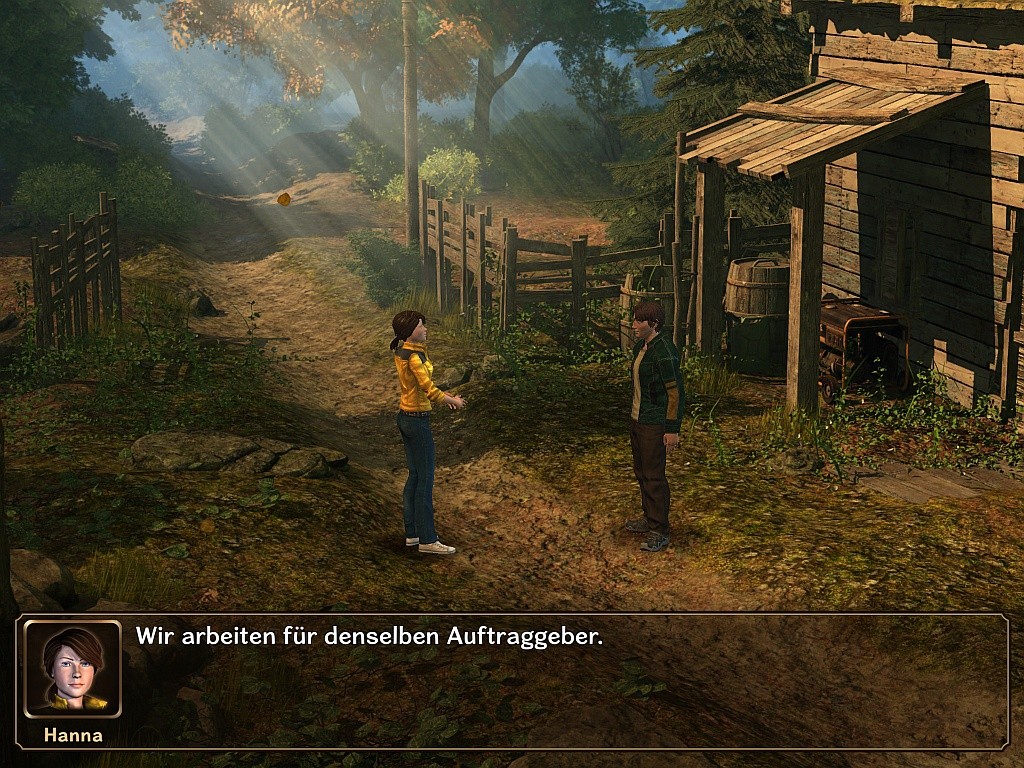The image size is (1024, 768).
Task: Advance the dialogue by clicking the dialogue box
Action: click(560, 682)
